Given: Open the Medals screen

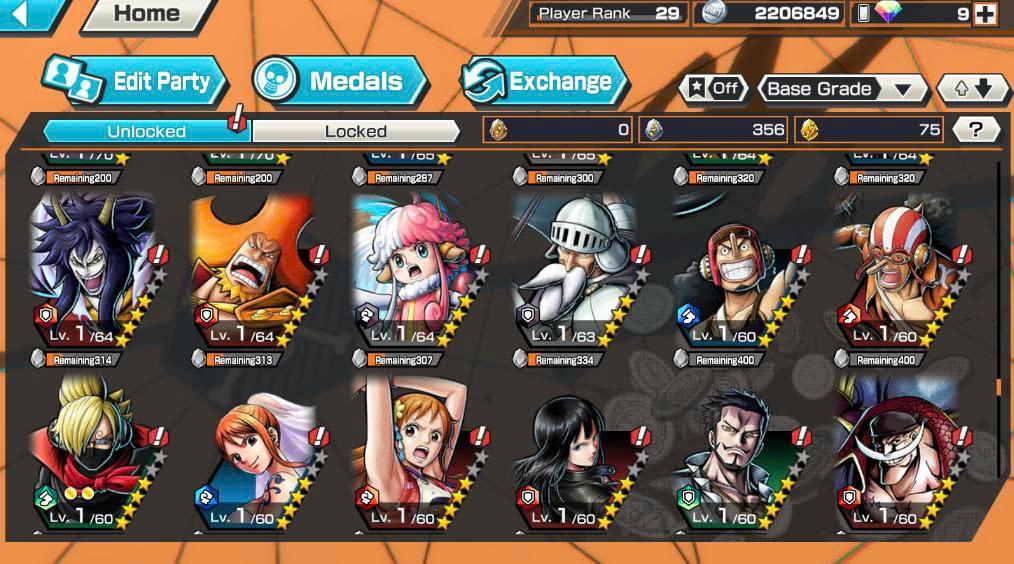Looking at the screenshot, I should [340, 82].
